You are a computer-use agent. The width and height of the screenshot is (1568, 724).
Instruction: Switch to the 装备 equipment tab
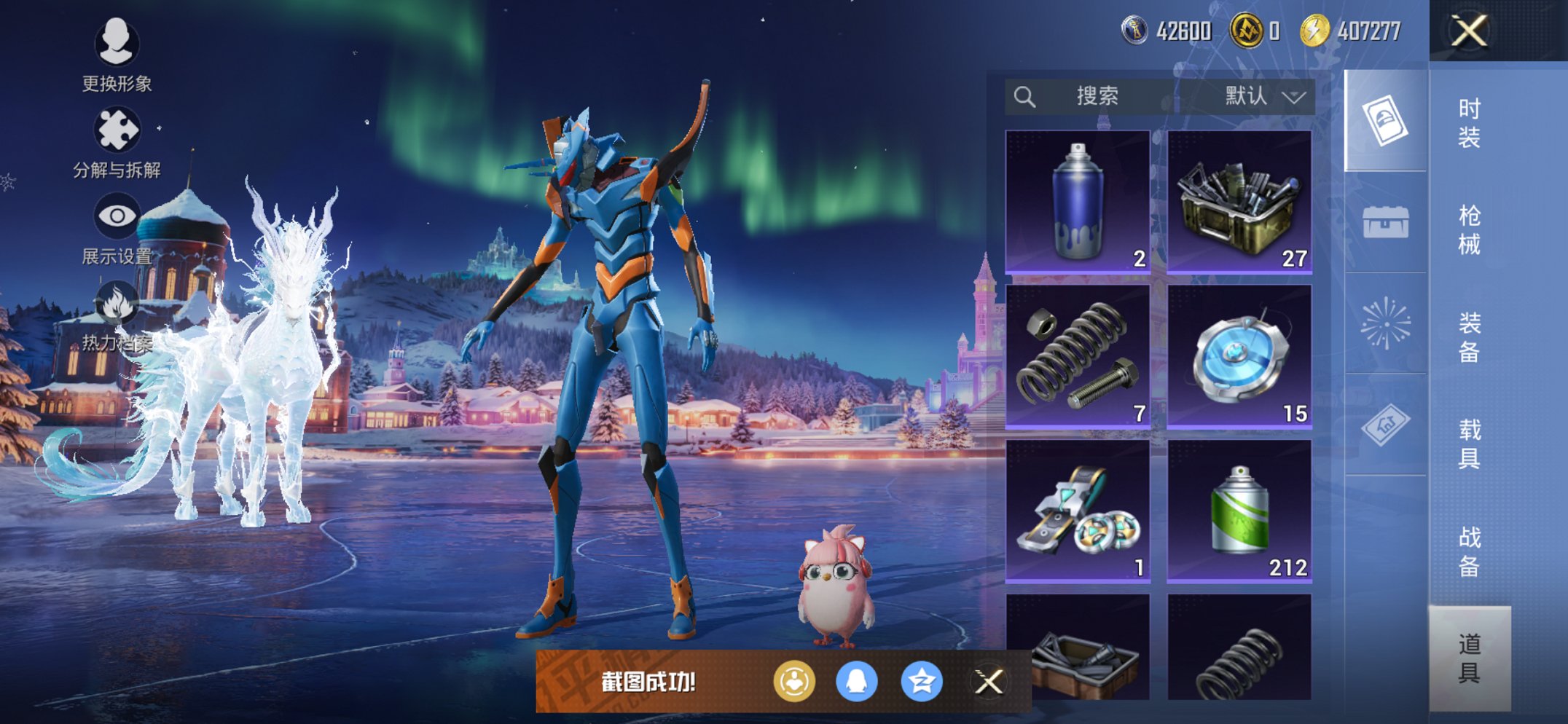pyautogui.click(x=1469, y=337)
